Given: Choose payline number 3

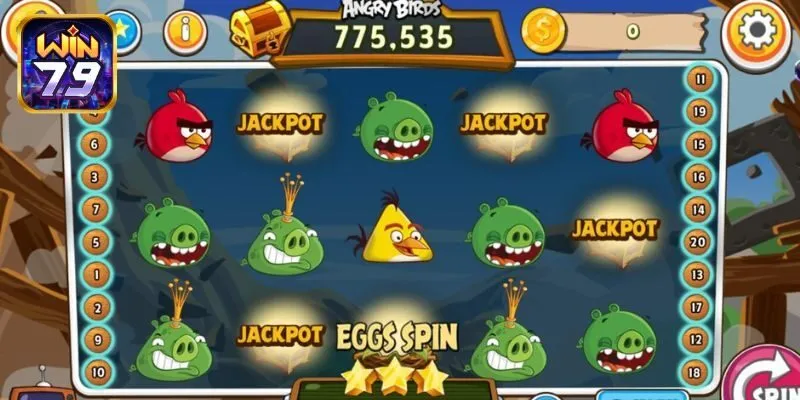Looking at the screenshot, I should (97, 177).
